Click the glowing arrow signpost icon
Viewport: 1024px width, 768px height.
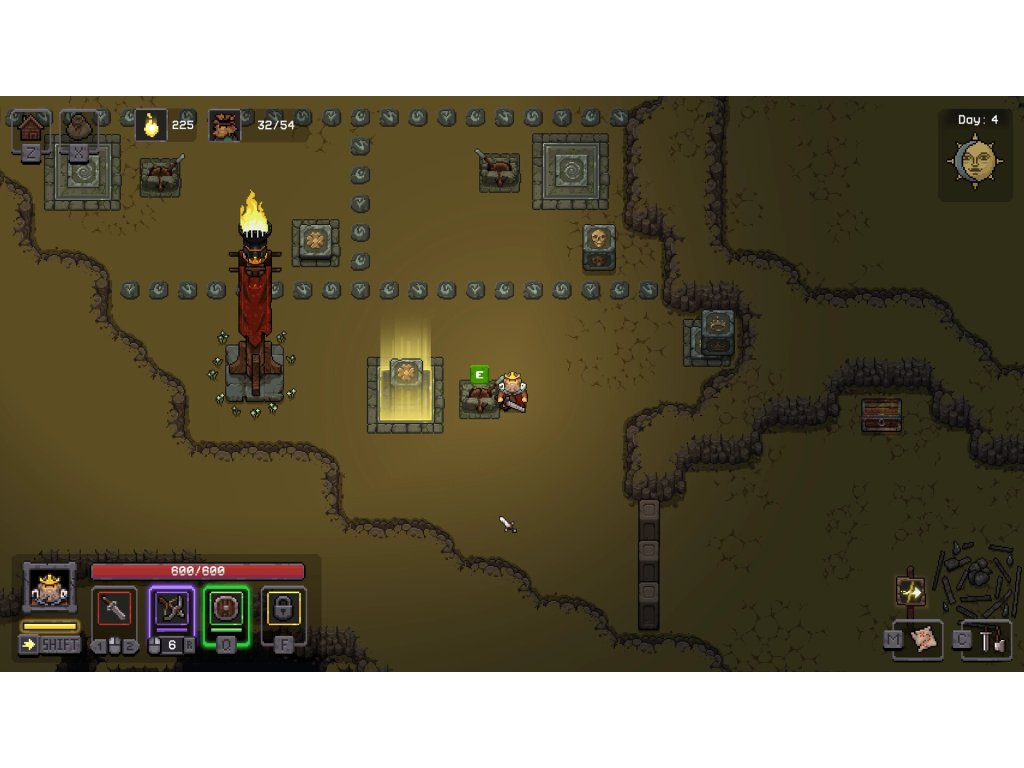(x=911, y=592)
